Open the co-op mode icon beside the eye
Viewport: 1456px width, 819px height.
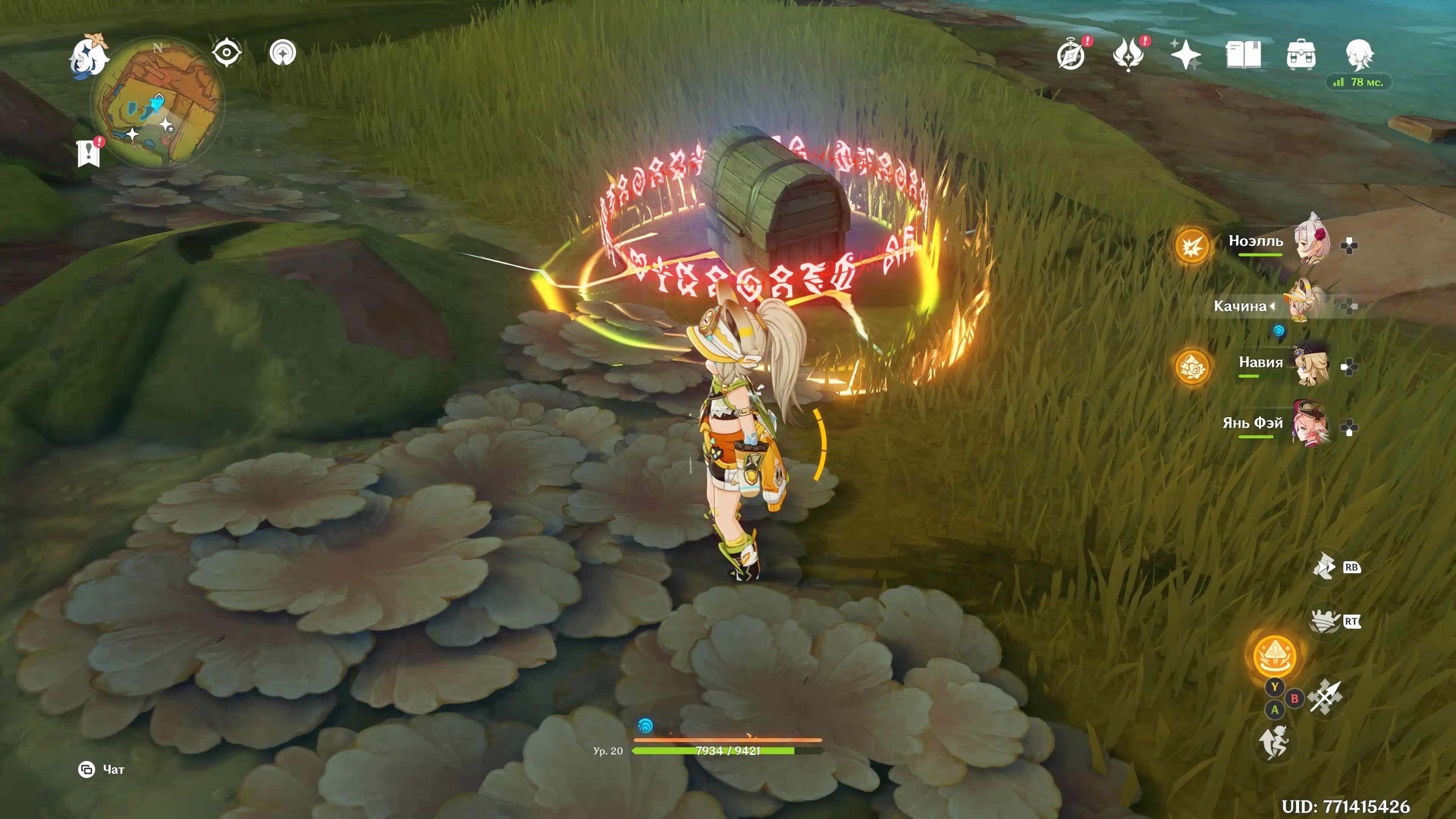[282, 53]
